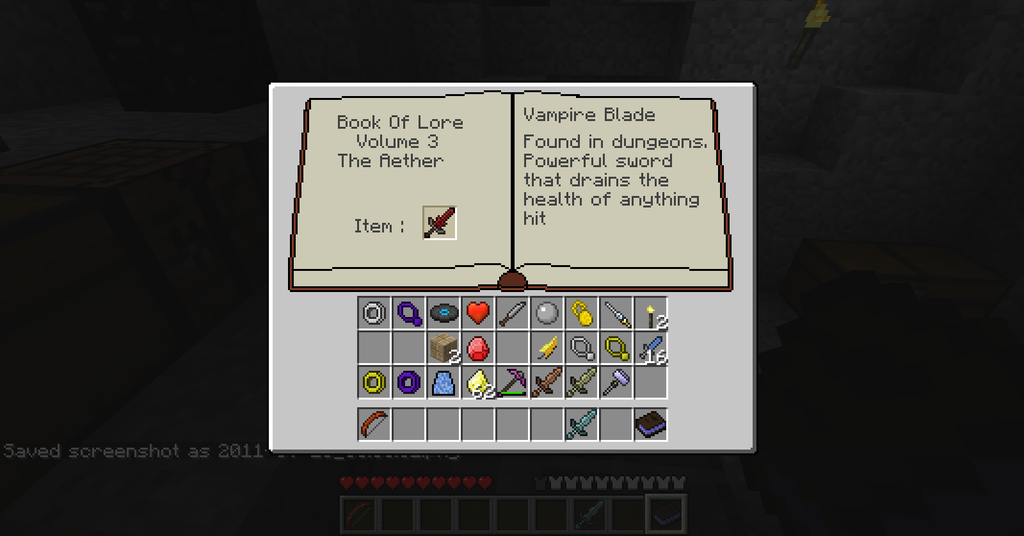1024x536 pixels.
Task: Select the pale yellow gem stack
Action: [x=478, y=382]
